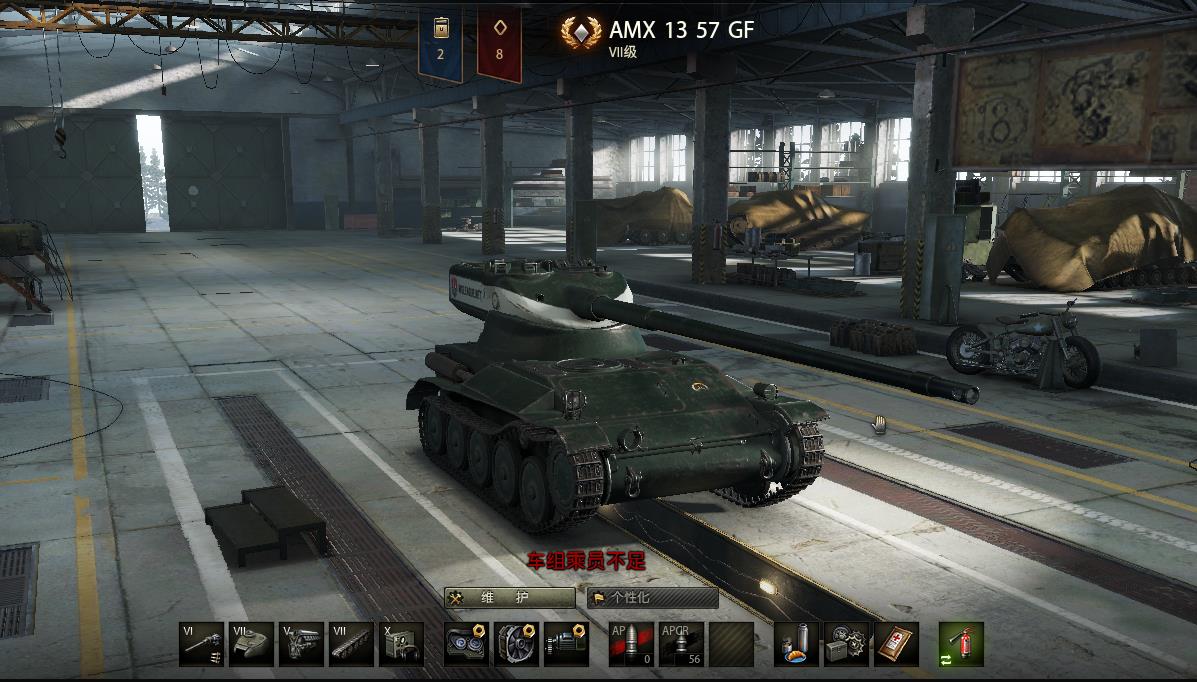This screenshot has width=1197, height=682.
Task: Select the fire extinguisher consumable slot
Action: coord(961,644)
